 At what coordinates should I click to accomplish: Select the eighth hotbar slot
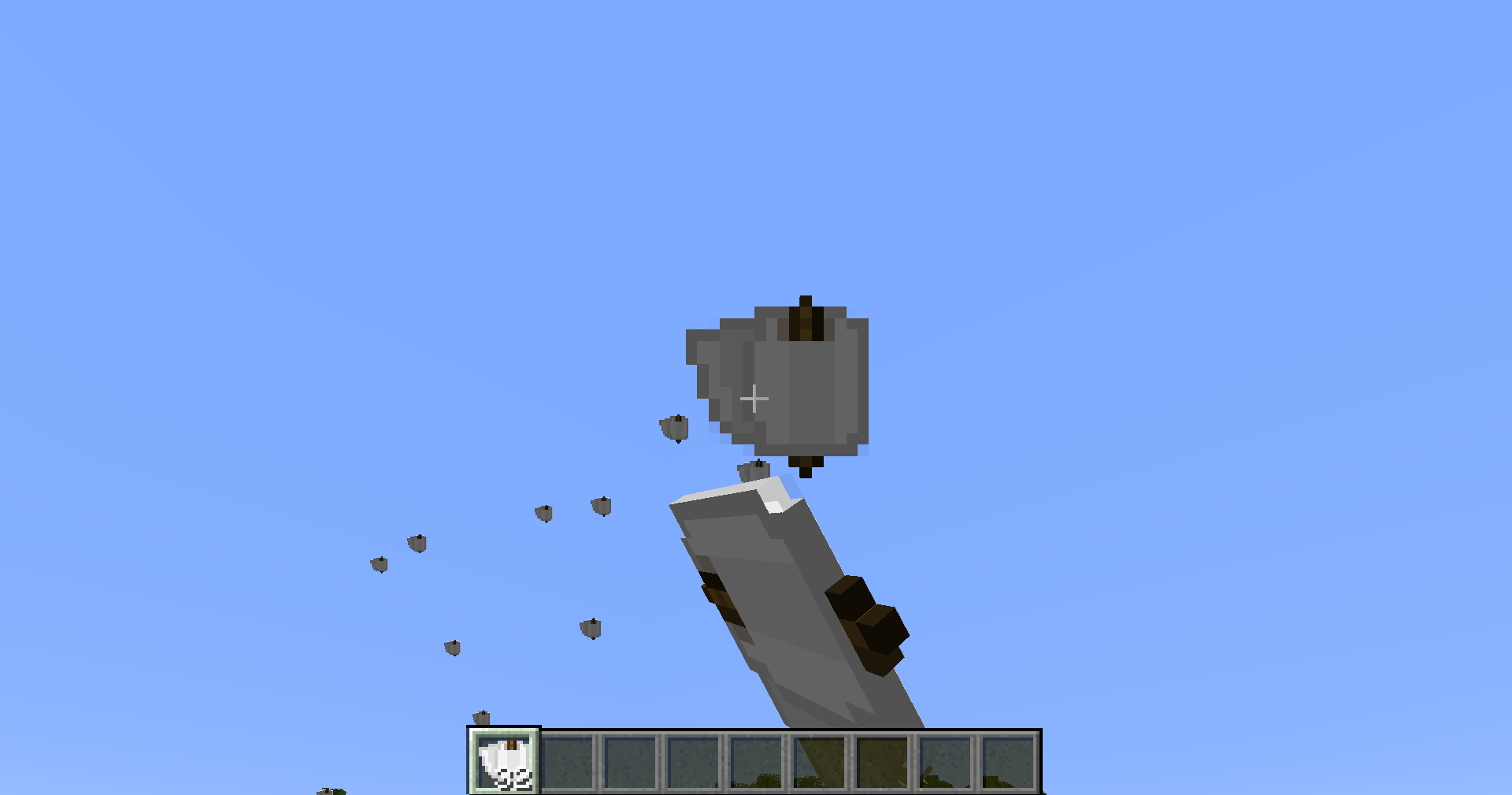[x=945, y=760]
